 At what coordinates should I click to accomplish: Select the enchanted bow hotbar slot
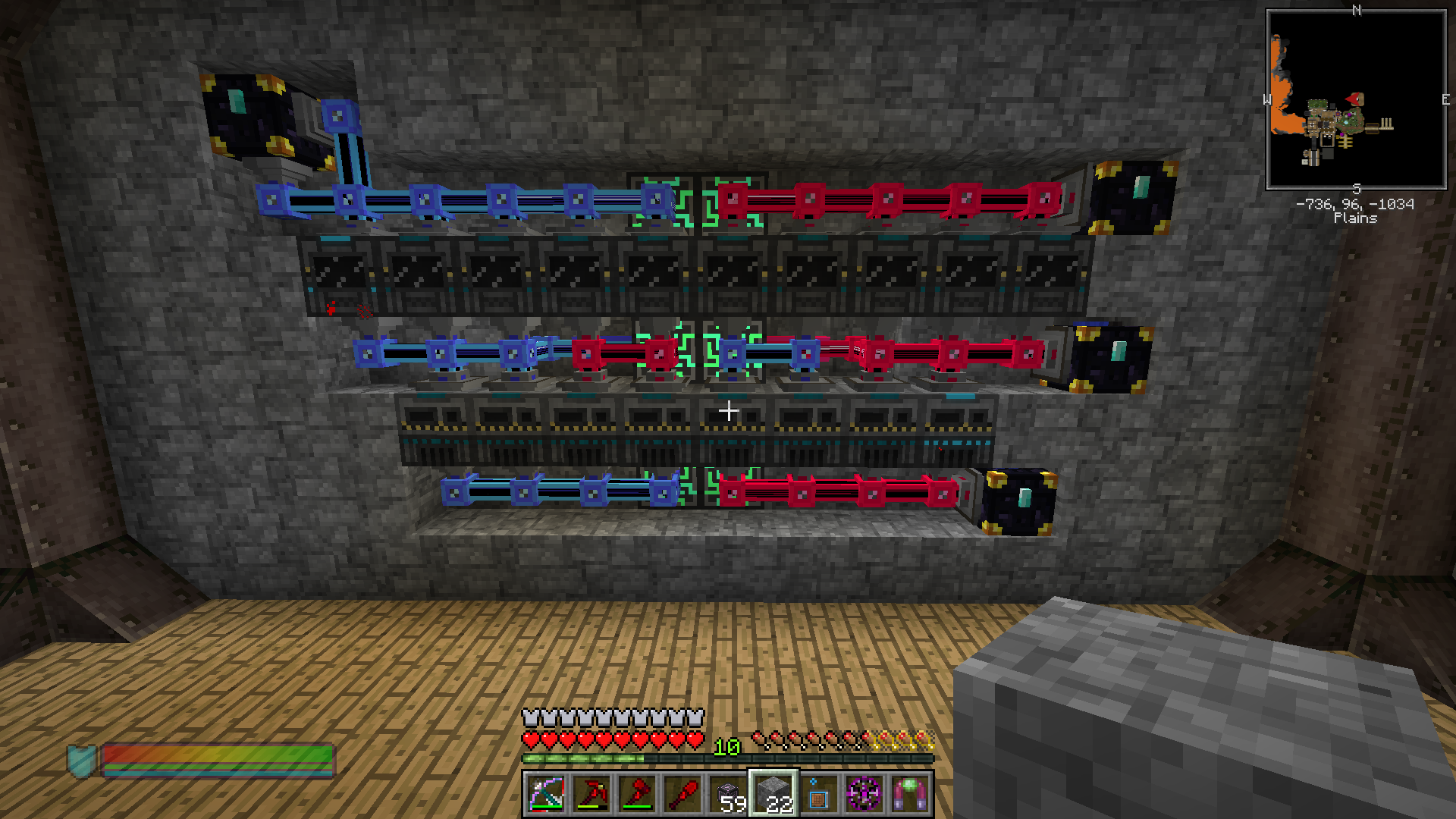(546, 794)
